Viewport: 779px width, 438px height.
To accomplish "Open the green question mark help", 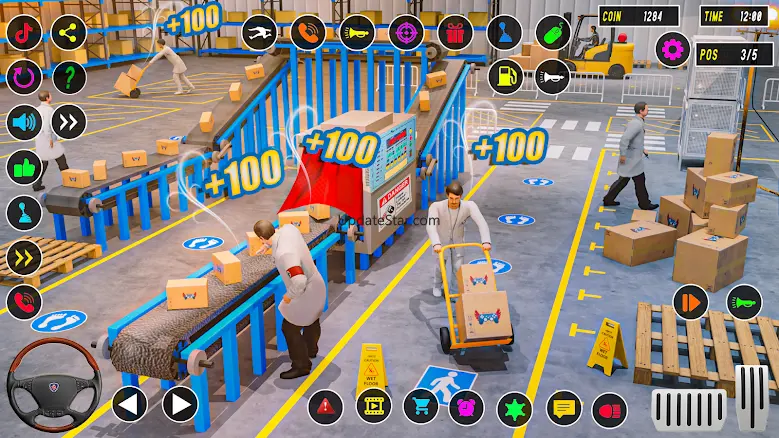I will pos(68,77).
